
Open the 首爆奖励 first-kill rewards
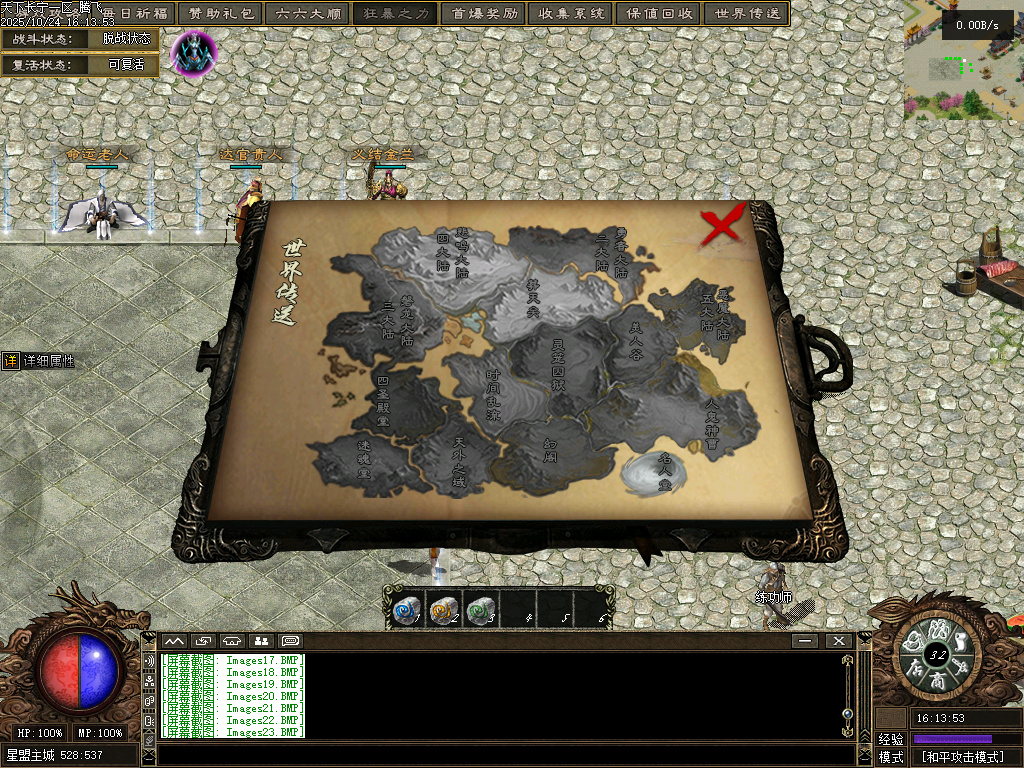[484, 14]
